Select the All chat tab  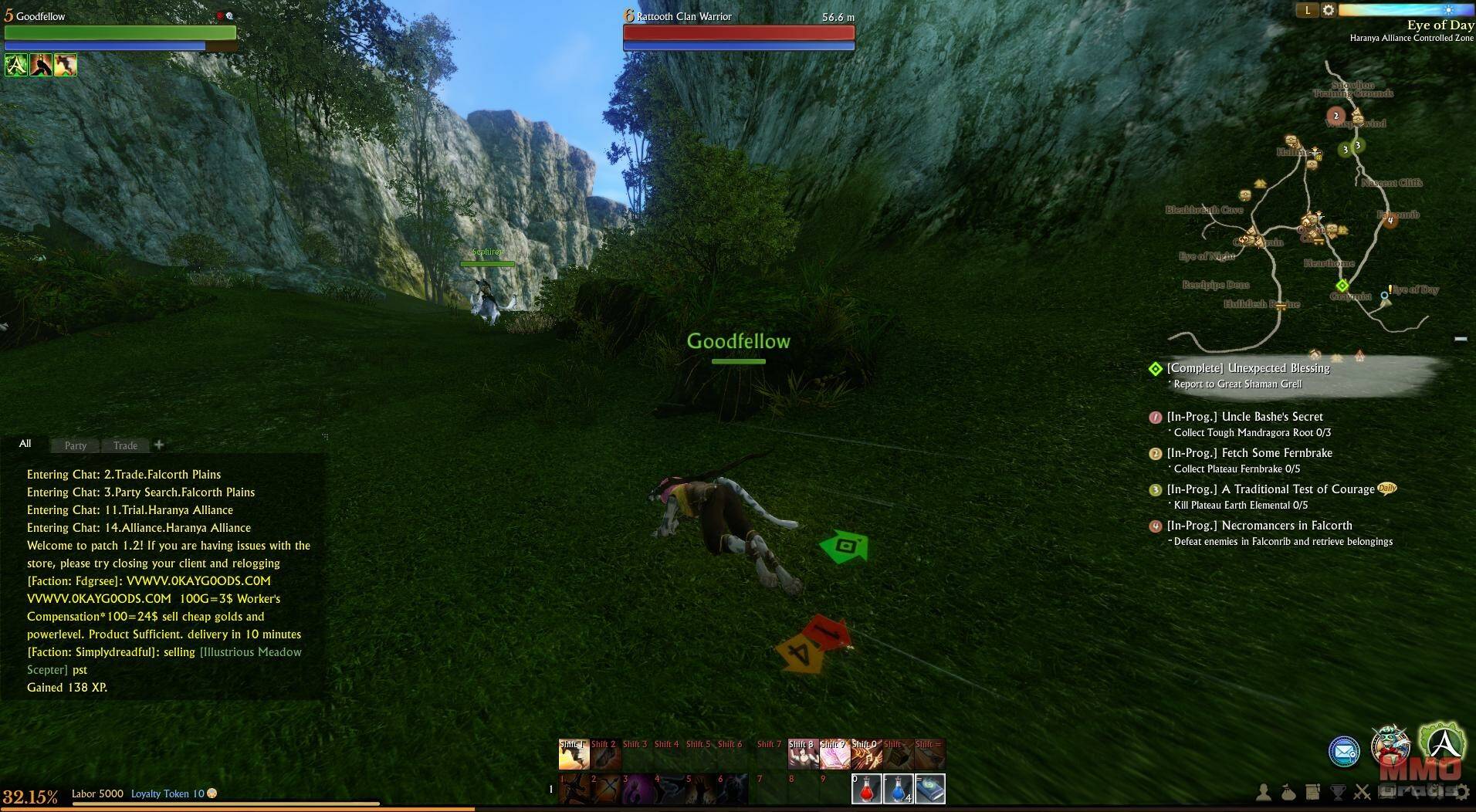pos(25,444)
